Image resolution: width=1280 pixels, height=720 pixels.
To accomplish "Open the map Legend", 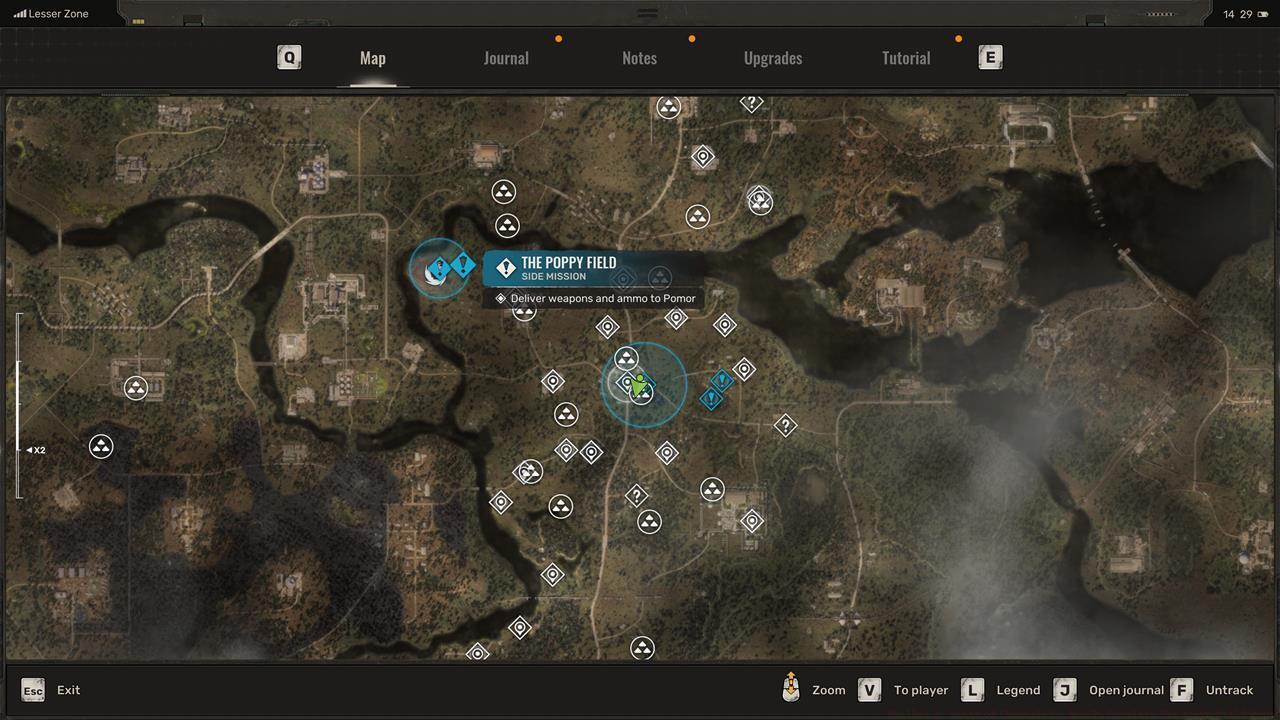I will pos(1018,689).
